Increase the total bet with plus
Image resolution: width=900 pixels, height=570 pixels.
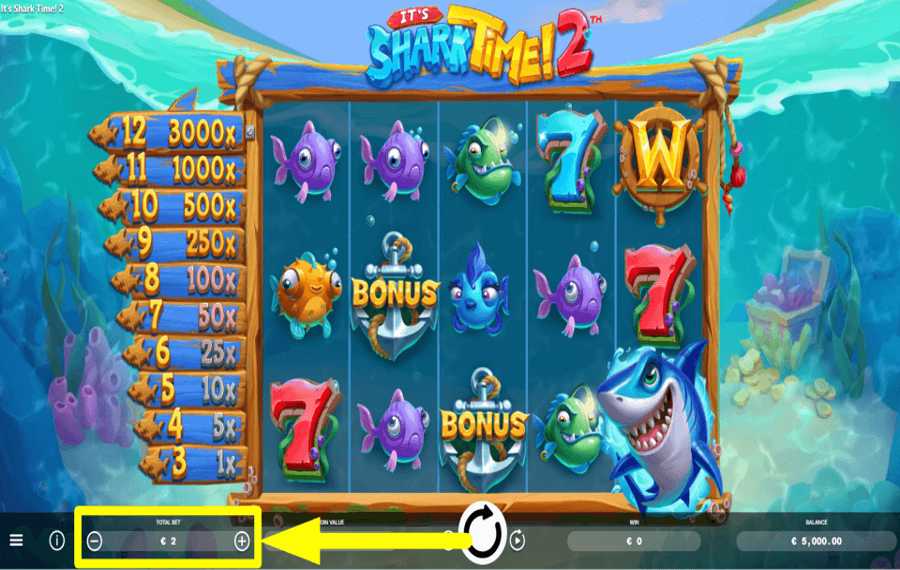[241, 541]
